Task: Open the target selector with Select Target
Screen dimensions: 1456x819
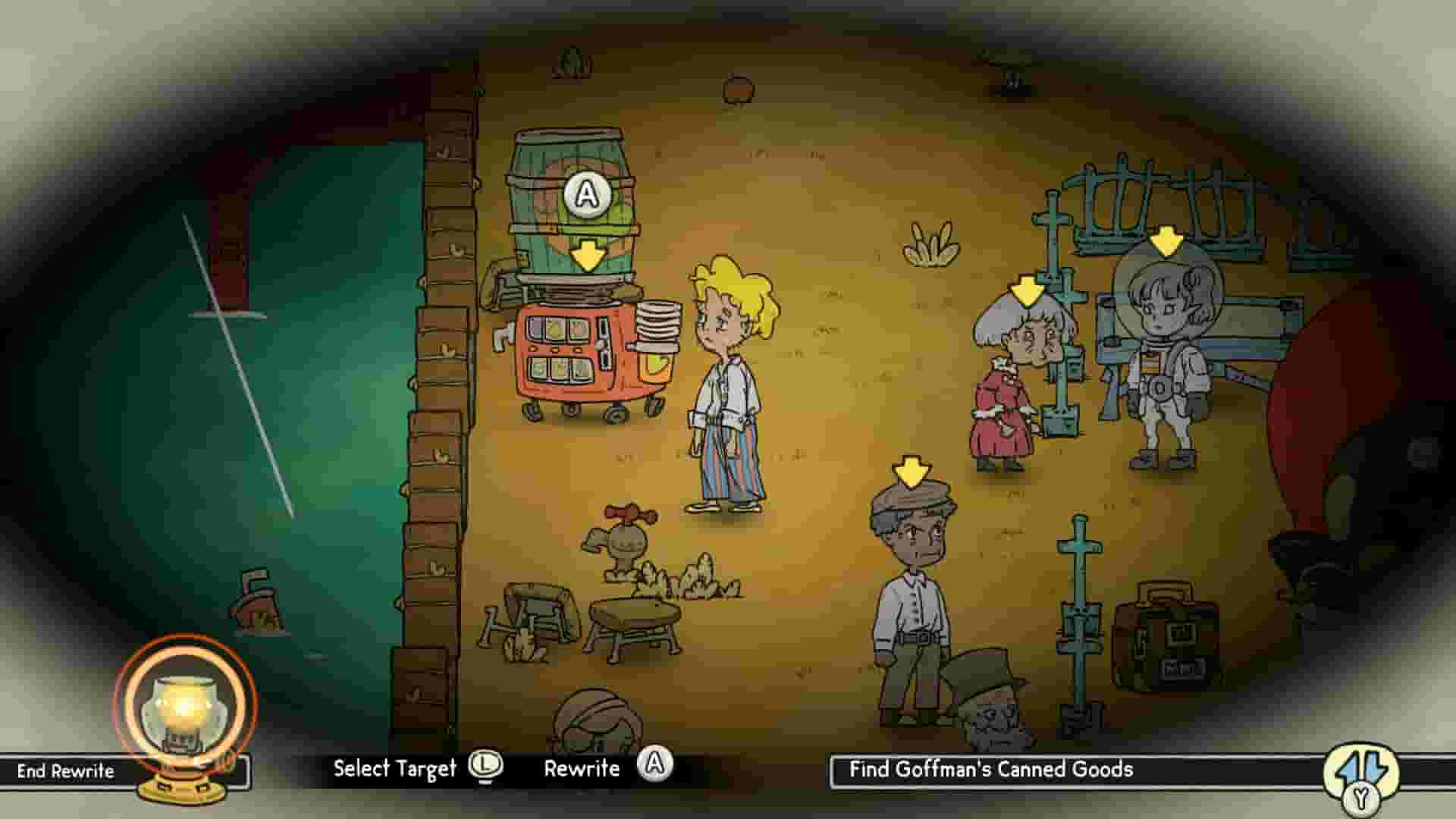Action: (396, 767)
